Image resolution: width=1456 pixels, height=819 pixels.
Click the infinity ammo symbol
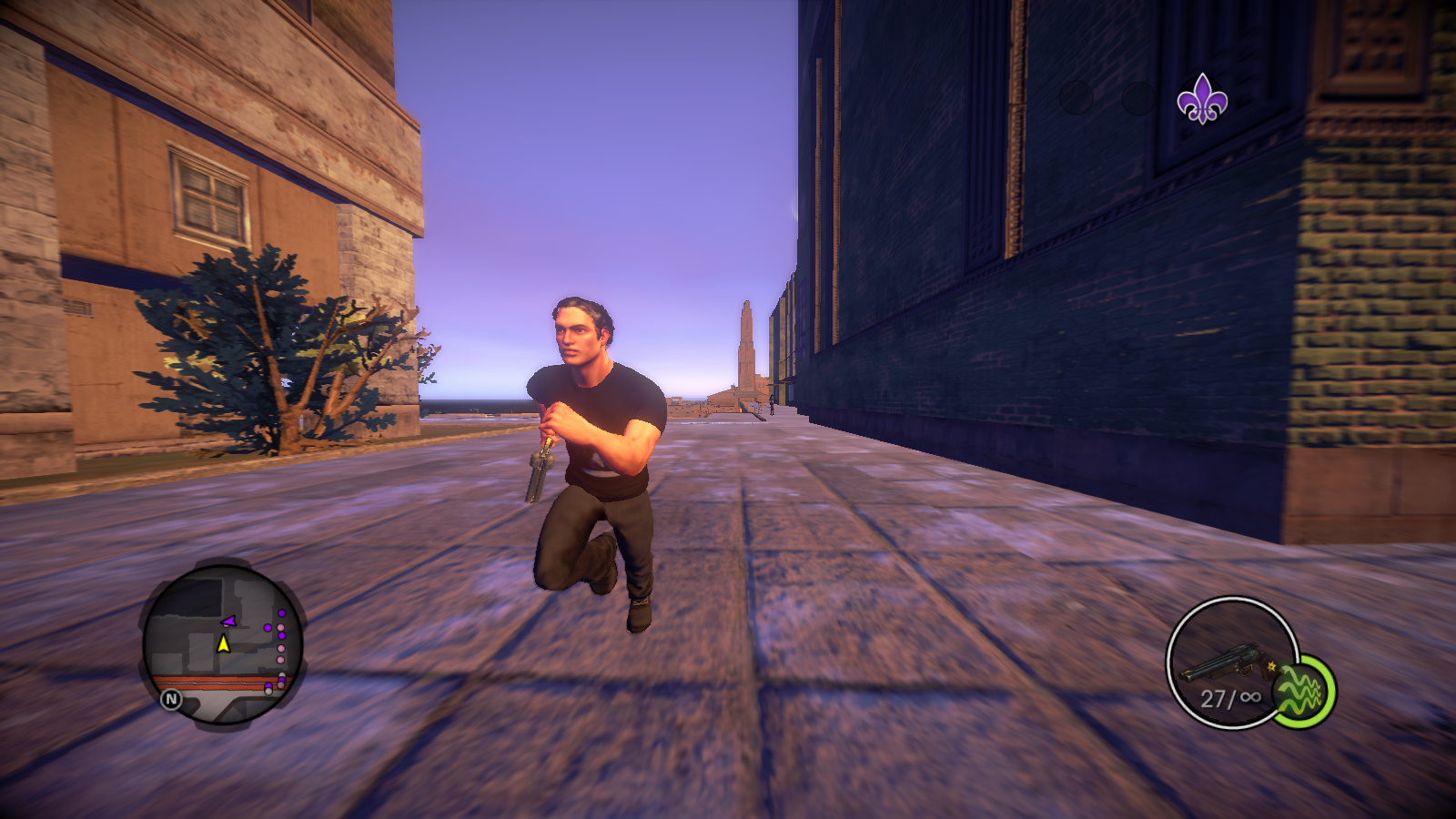(1250, 697)
